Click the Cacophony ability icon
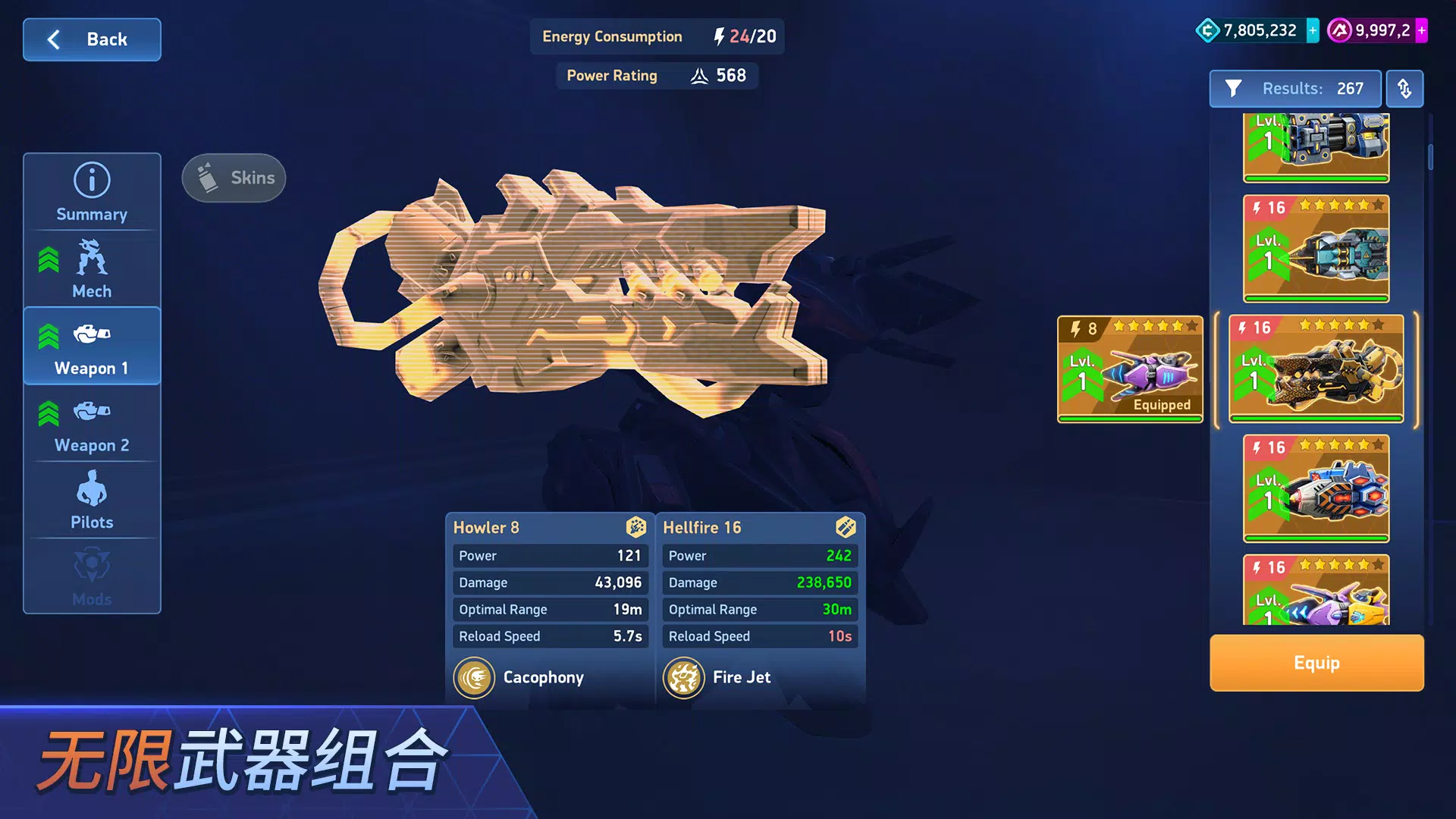The width and height of the screenshot is (1456, 819). click(x=475, y=677)
